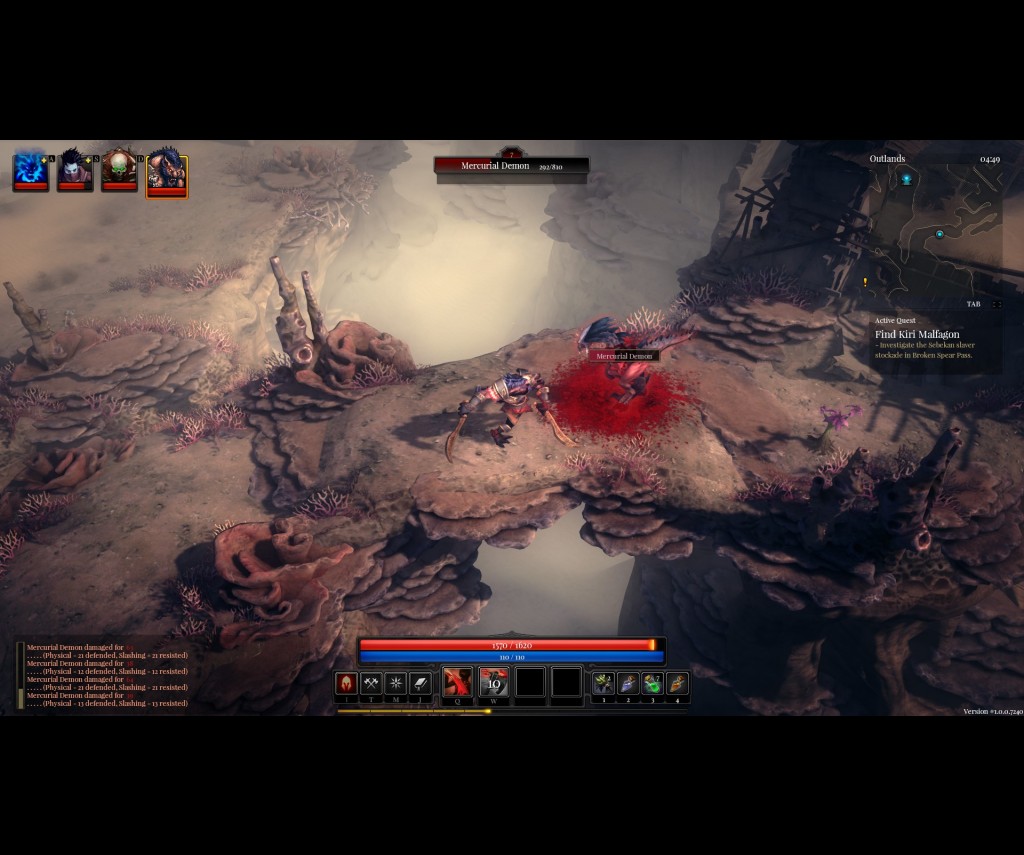Use the blue potion in slot 2

point(628,683)
